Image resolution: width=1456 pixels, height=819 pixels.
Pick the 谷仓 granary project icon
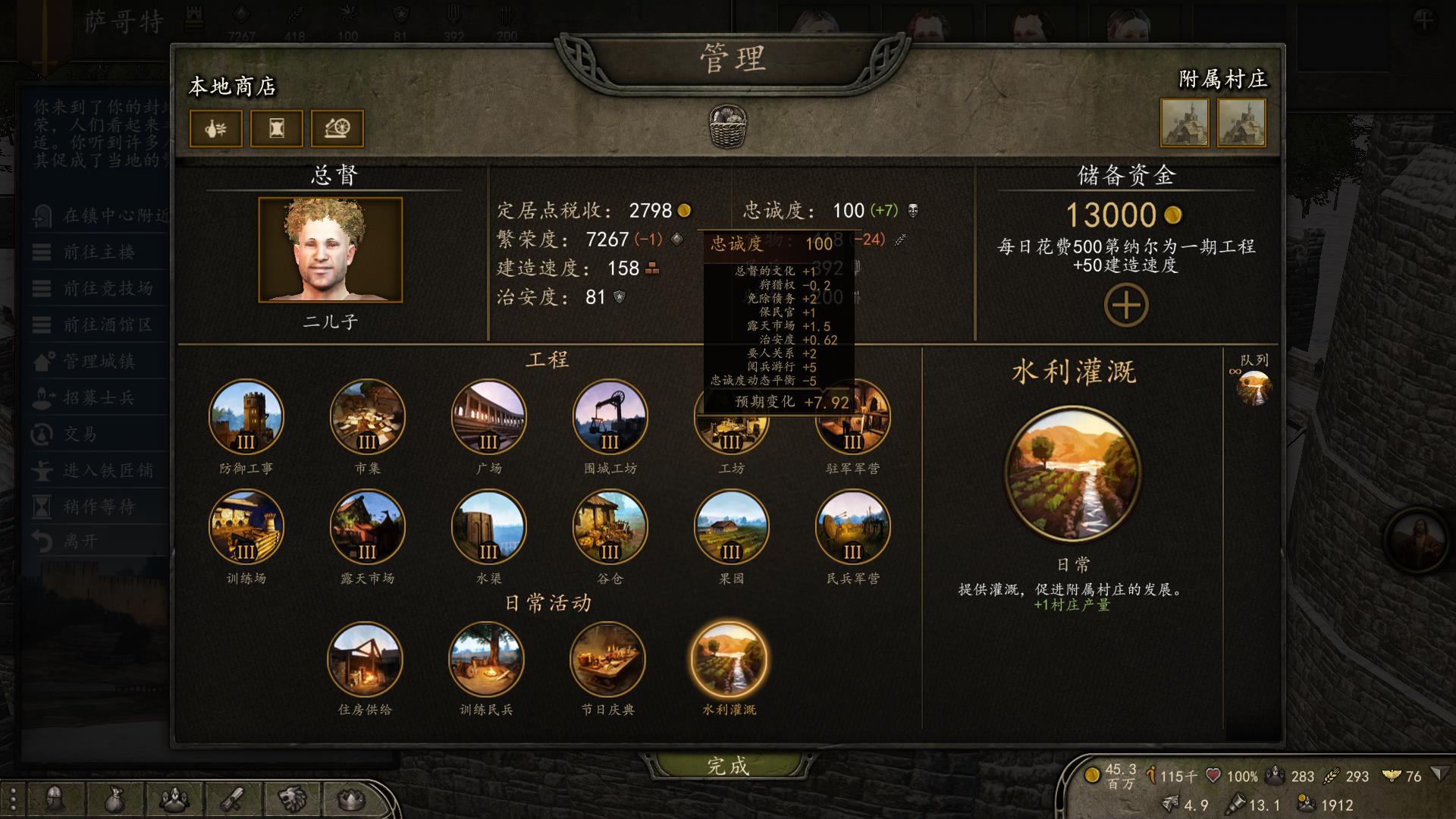[610, 527]
